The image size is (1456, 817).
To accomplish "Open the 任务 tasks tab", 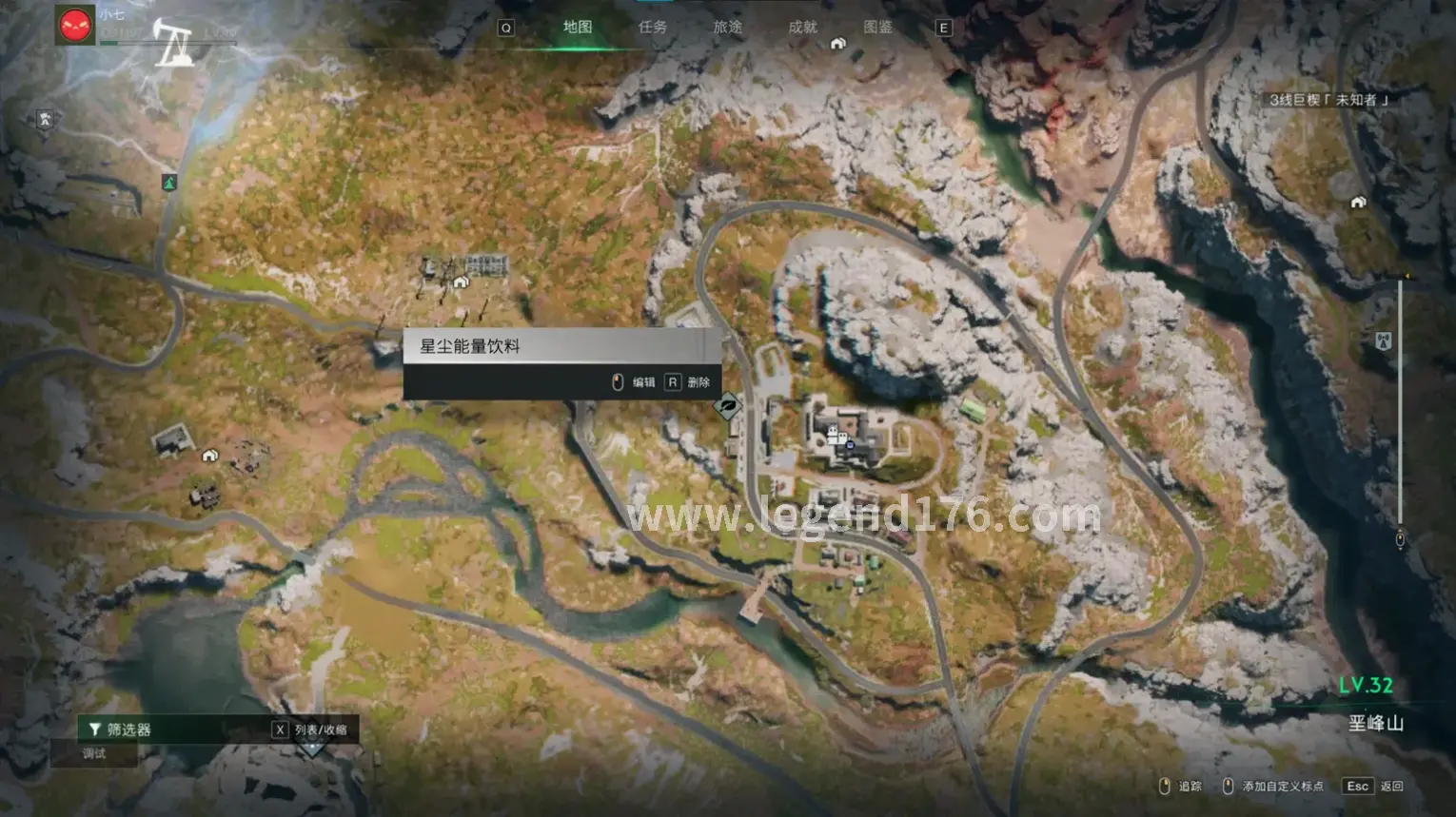I will [x=653, y=27].
